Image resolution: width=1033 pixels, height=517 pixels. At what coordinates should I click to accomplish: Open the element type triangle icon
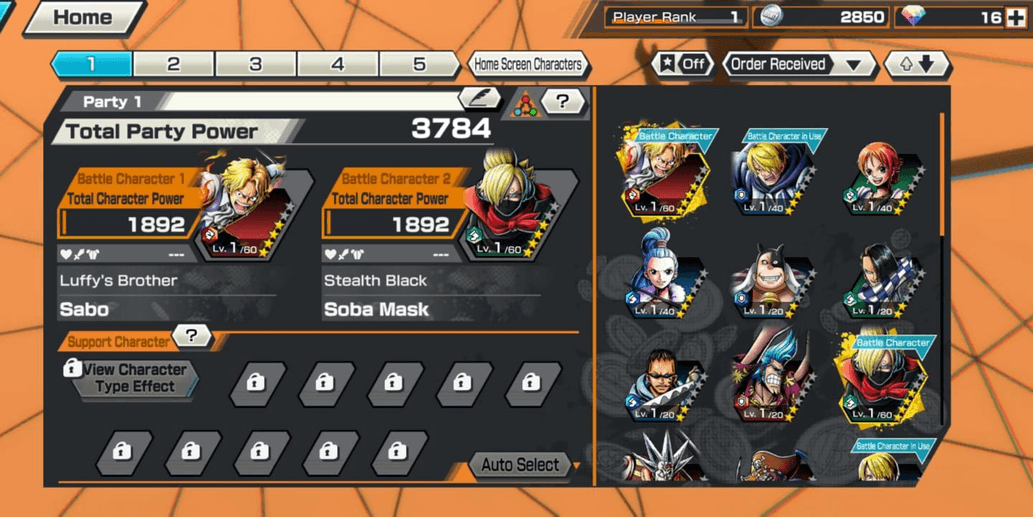[524, 102]
